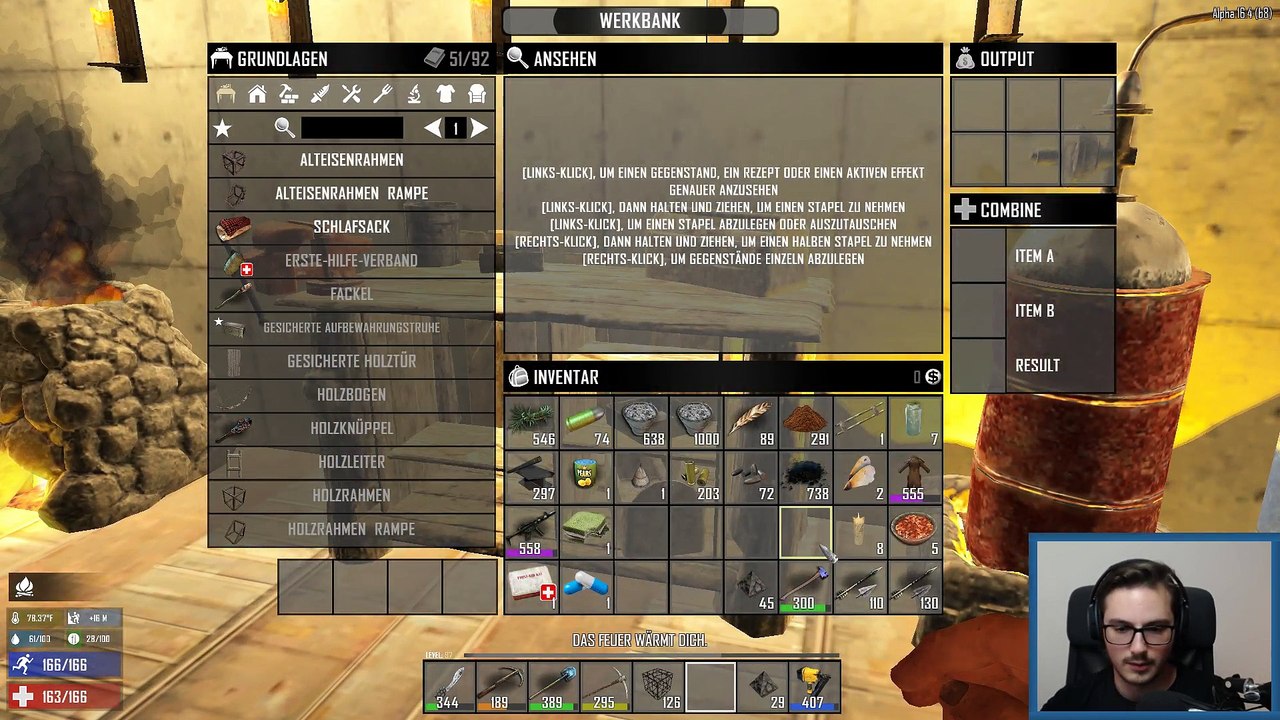Select the first aid kit in inventory
Screen dimensions: 1280x720
(x=531, y=586)
